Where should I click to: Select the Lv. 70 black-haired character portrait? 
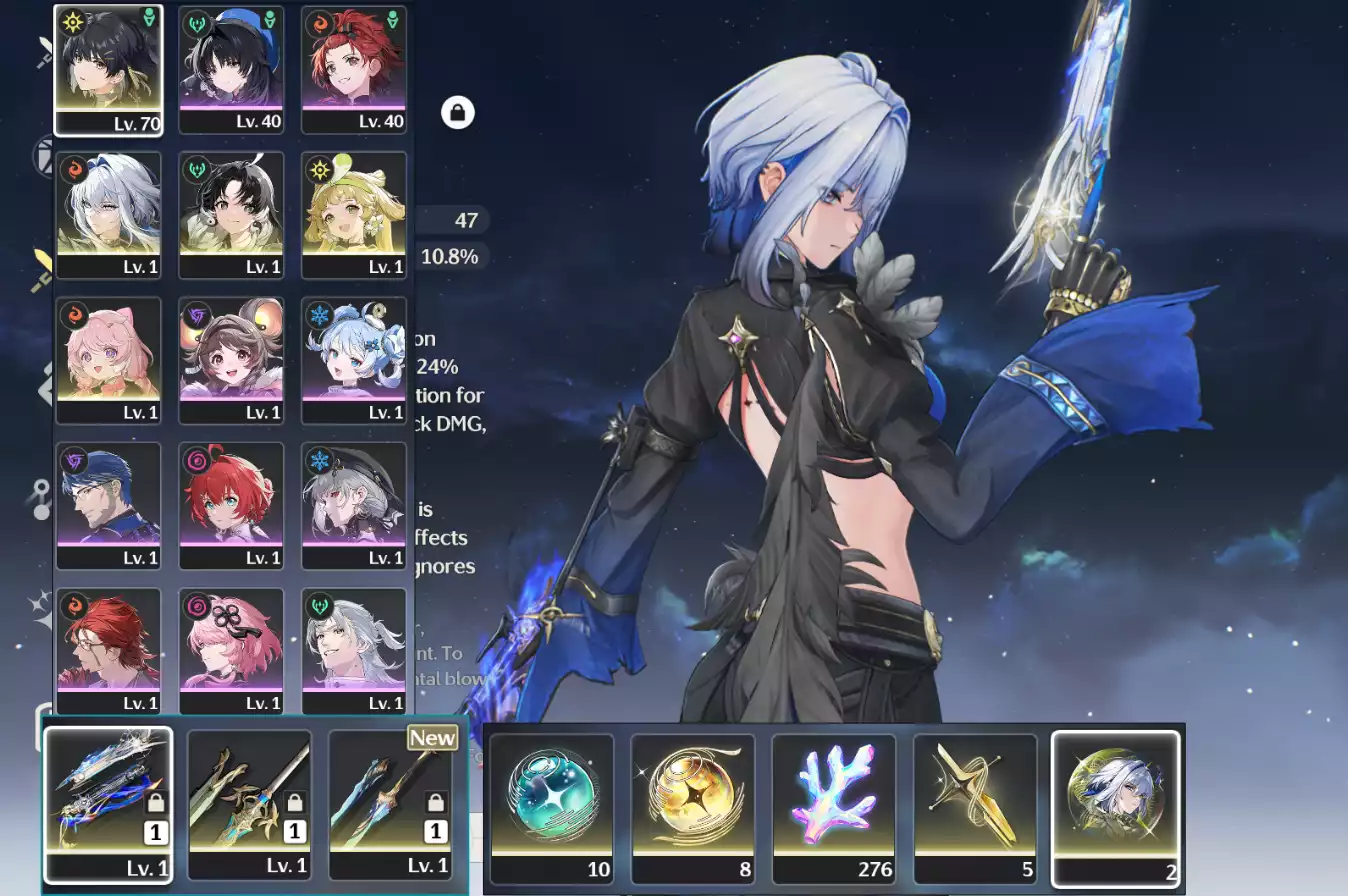(x=108, y=70)
